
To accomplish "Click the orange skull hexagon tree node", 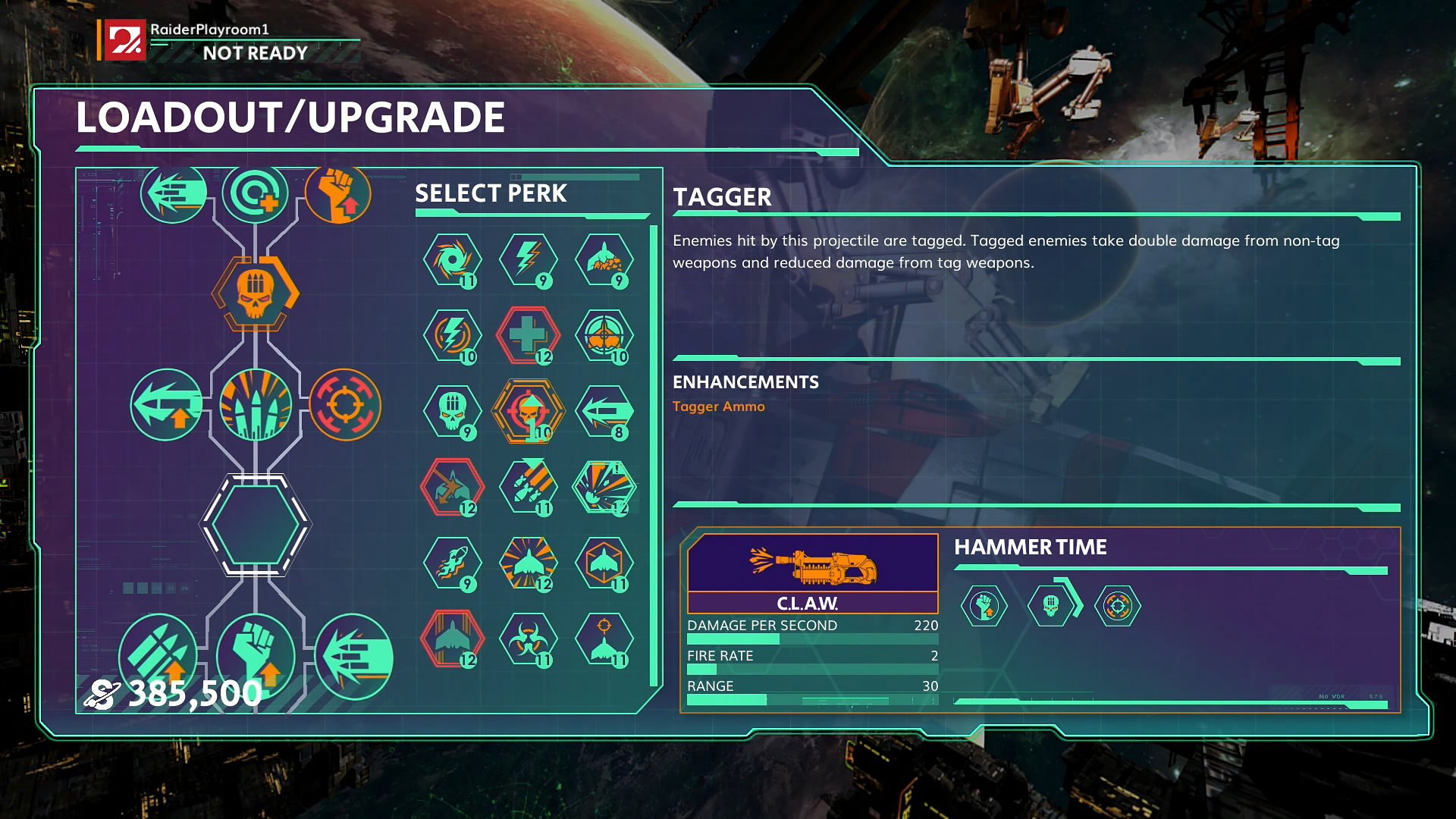I will pos(255,293).
